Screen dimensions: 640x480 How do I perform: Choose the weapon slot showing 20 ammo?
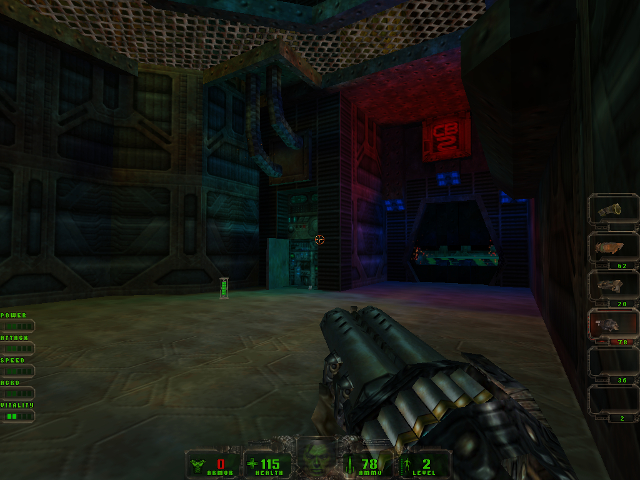click(613, 287)
